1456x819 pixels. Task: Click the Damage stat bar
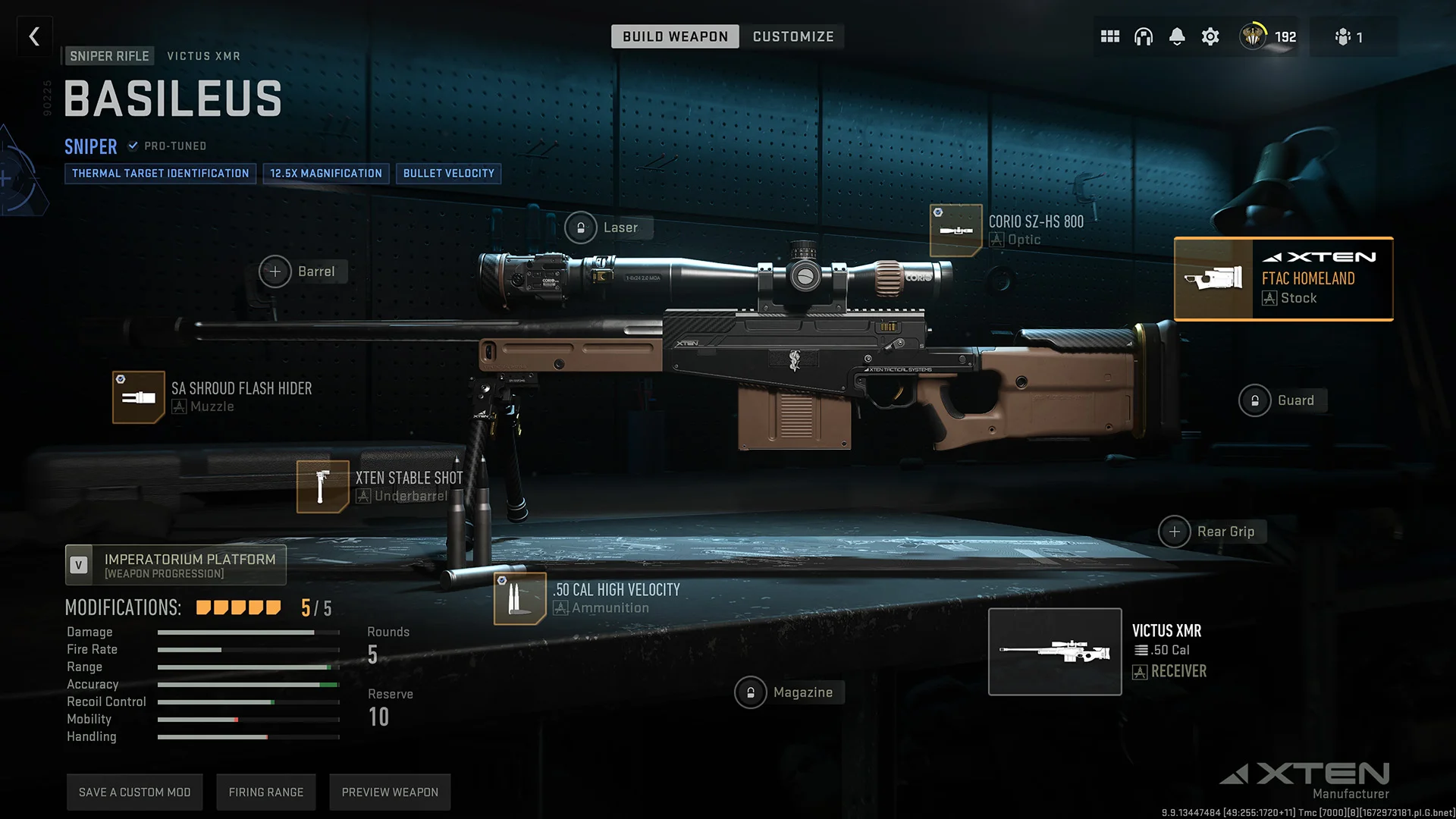coord(248,632)
